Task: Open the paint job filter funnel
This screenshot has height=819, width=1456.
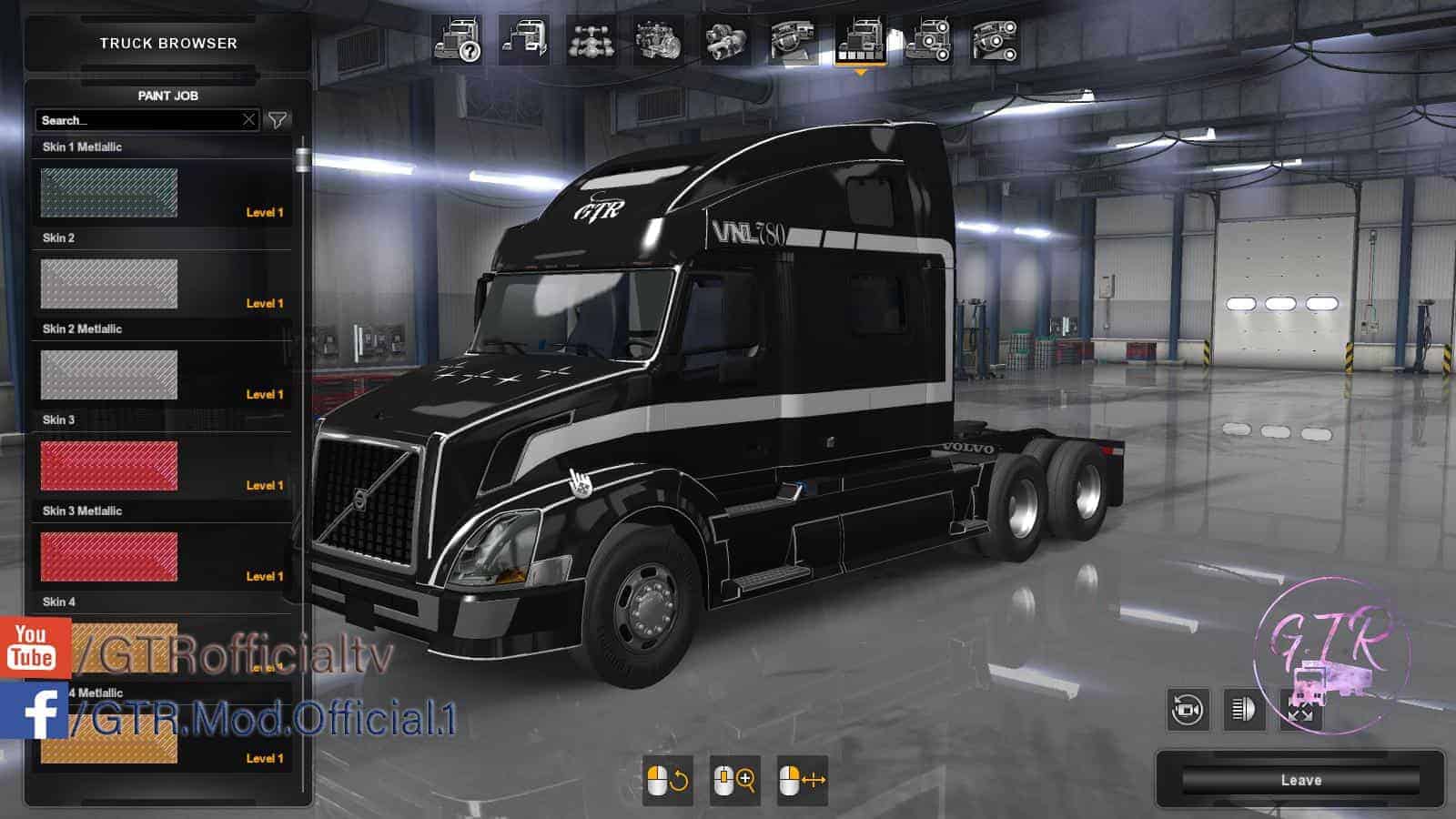Action: tap(278, 120)
